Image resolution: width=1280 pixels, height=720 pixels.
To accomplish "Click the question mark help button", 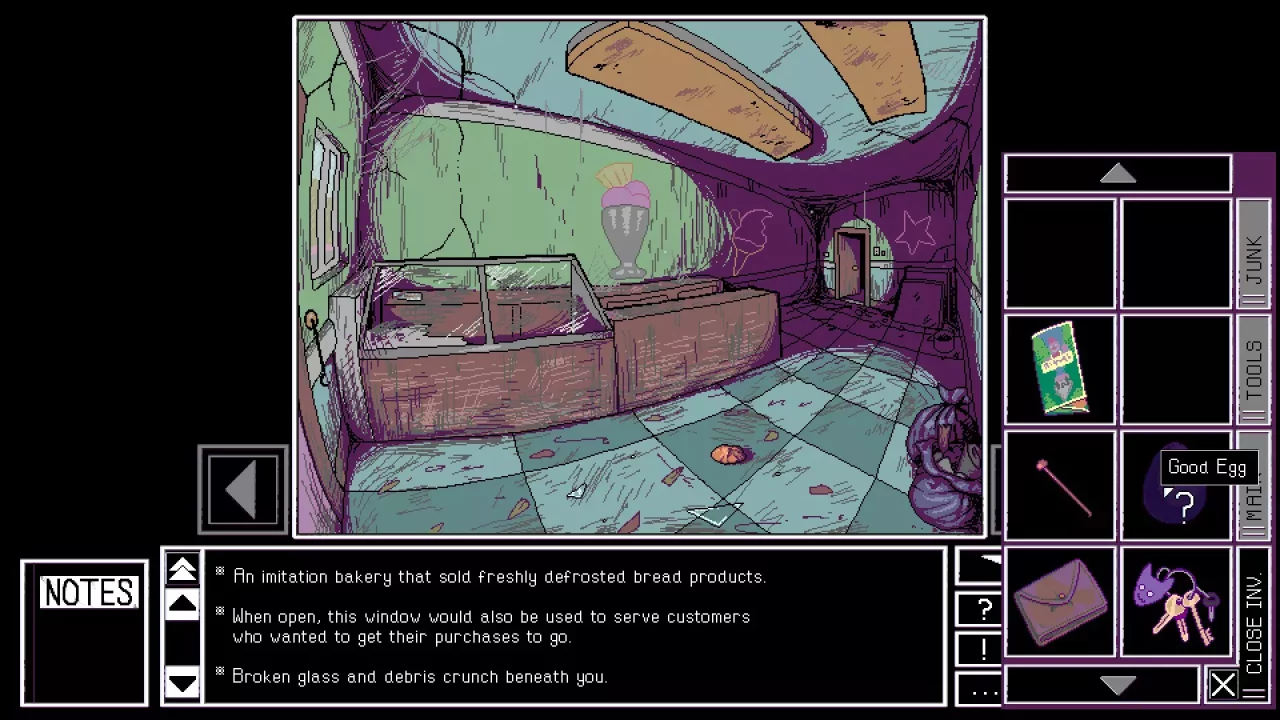I will click(984, 608).
